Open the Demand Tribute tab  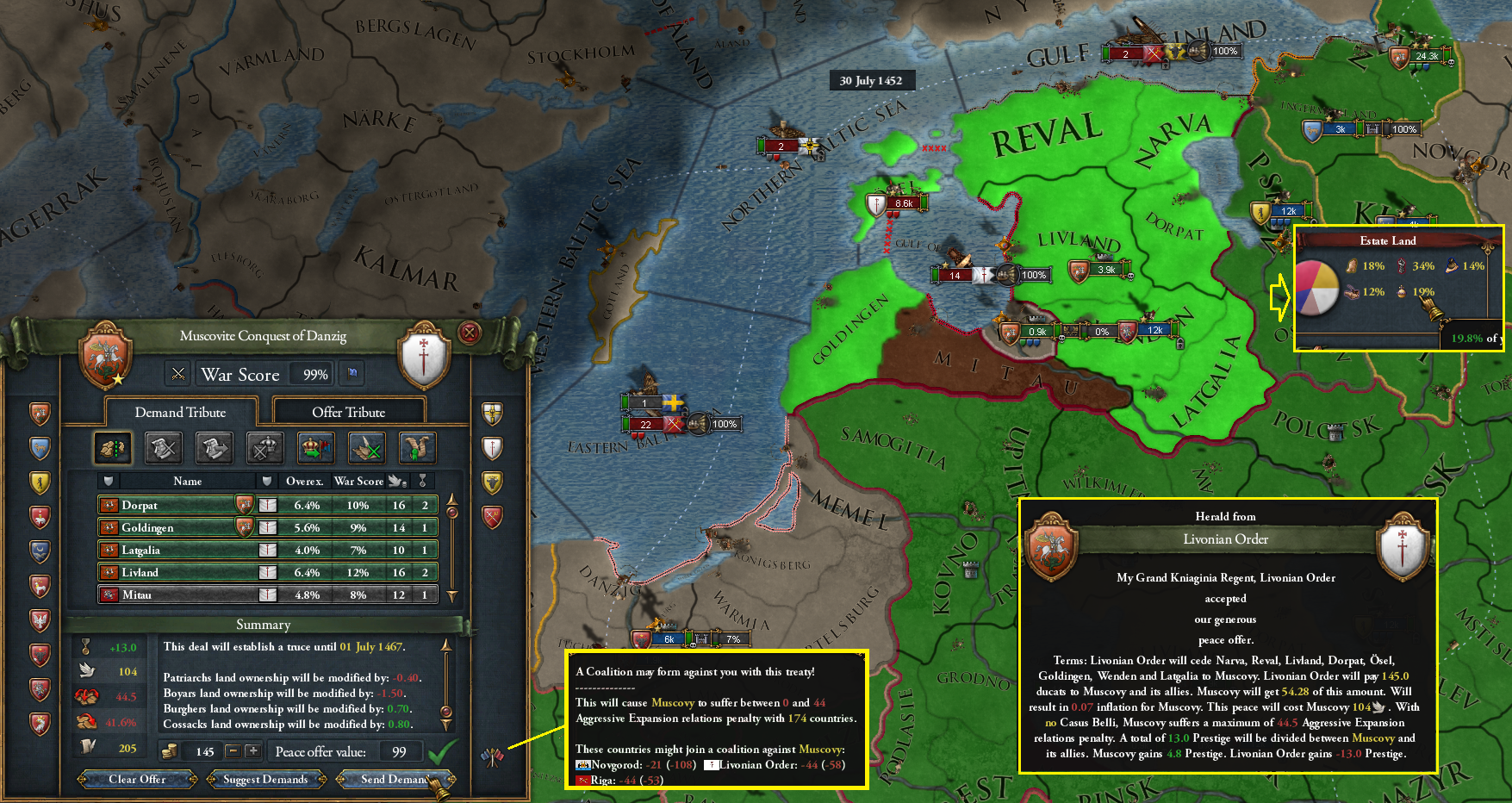[x=179, y=412]
